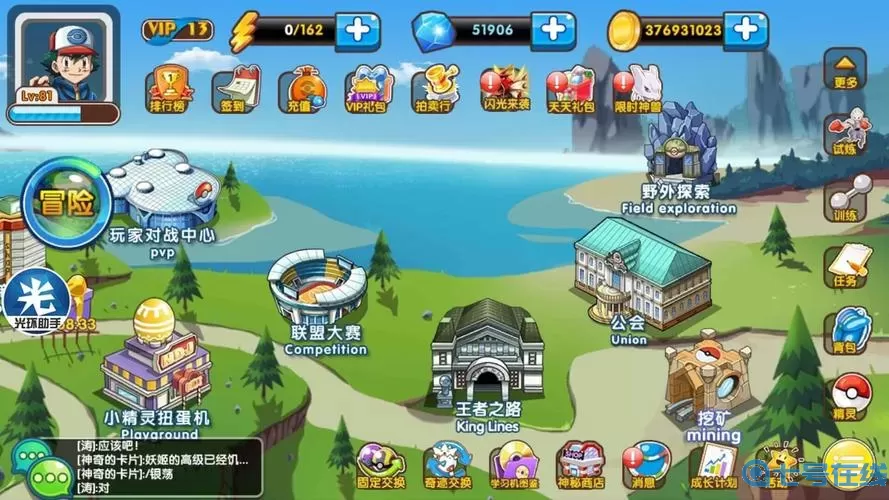Image resolution: width=889 pixels, height=500 pixels.
Task: Open the 充值 recharge money bag
Action: [301, 88]
